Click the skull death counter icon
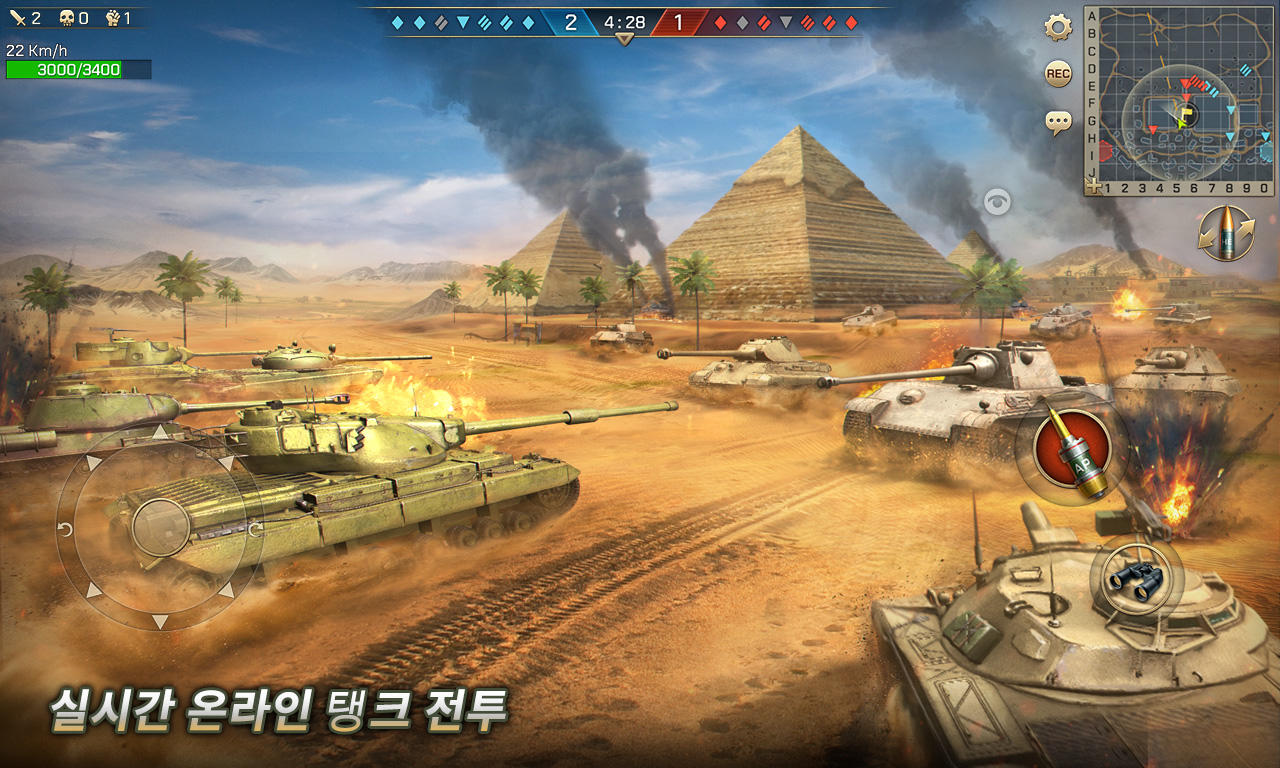Viewport: 1280px width, 768px height. tap(65, 17)
